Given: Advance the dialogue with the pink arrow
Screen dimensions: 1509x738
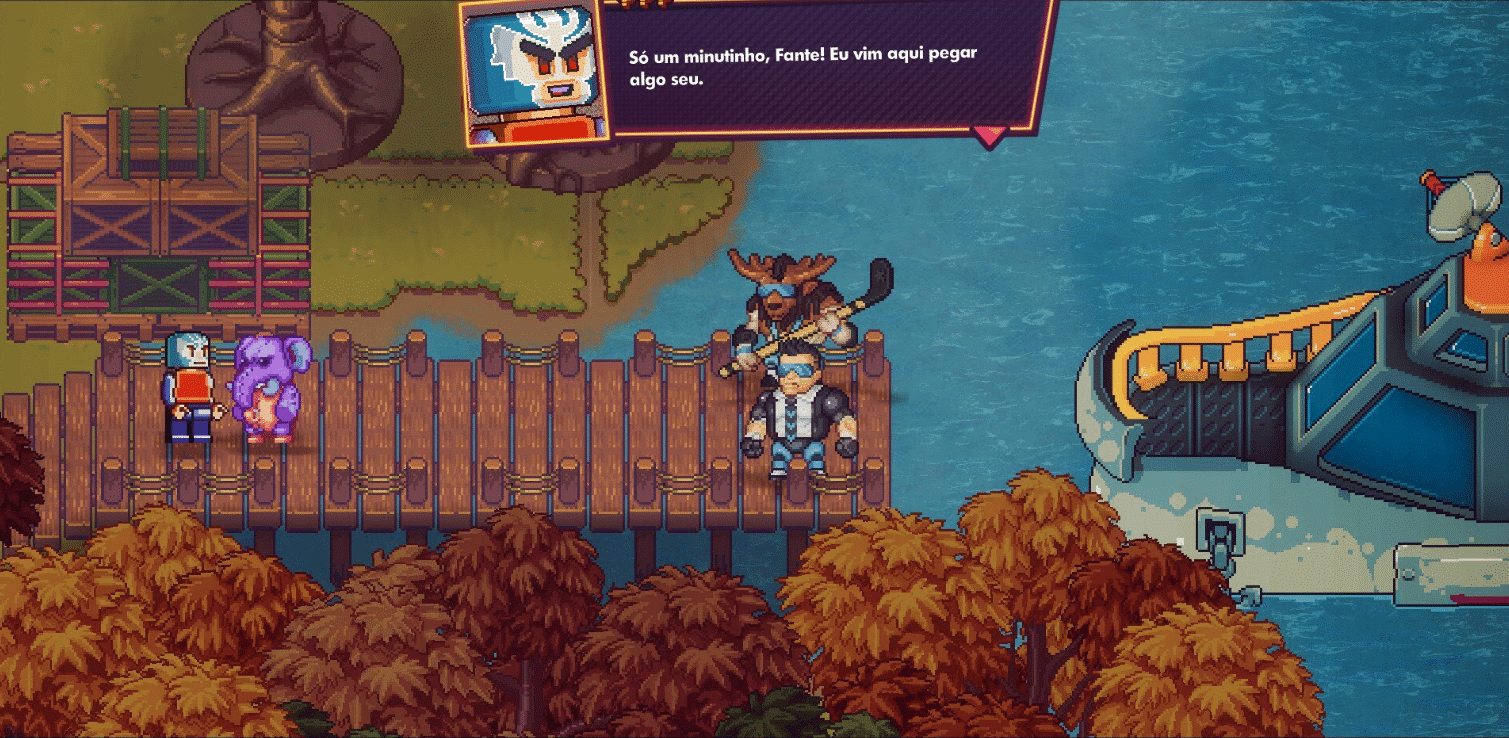Looking at the screenshot, I should pos(989,134).
